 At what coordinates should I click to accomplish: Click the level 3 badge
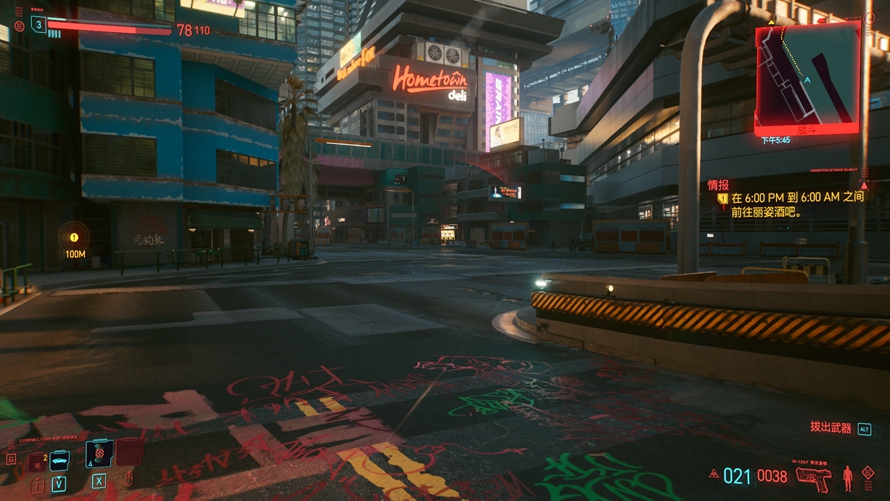39,25
